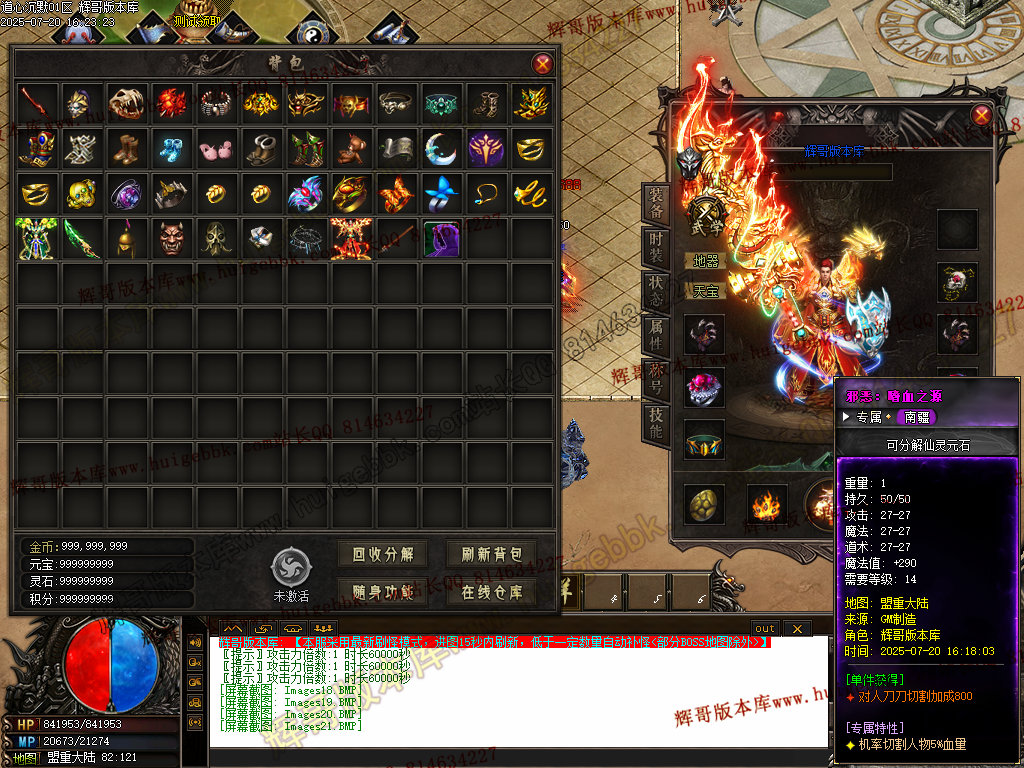Click the 未激活 inactive swirl icon
Image resolution: width=1024 pixels, height=768 pixels.
point(291,566)
